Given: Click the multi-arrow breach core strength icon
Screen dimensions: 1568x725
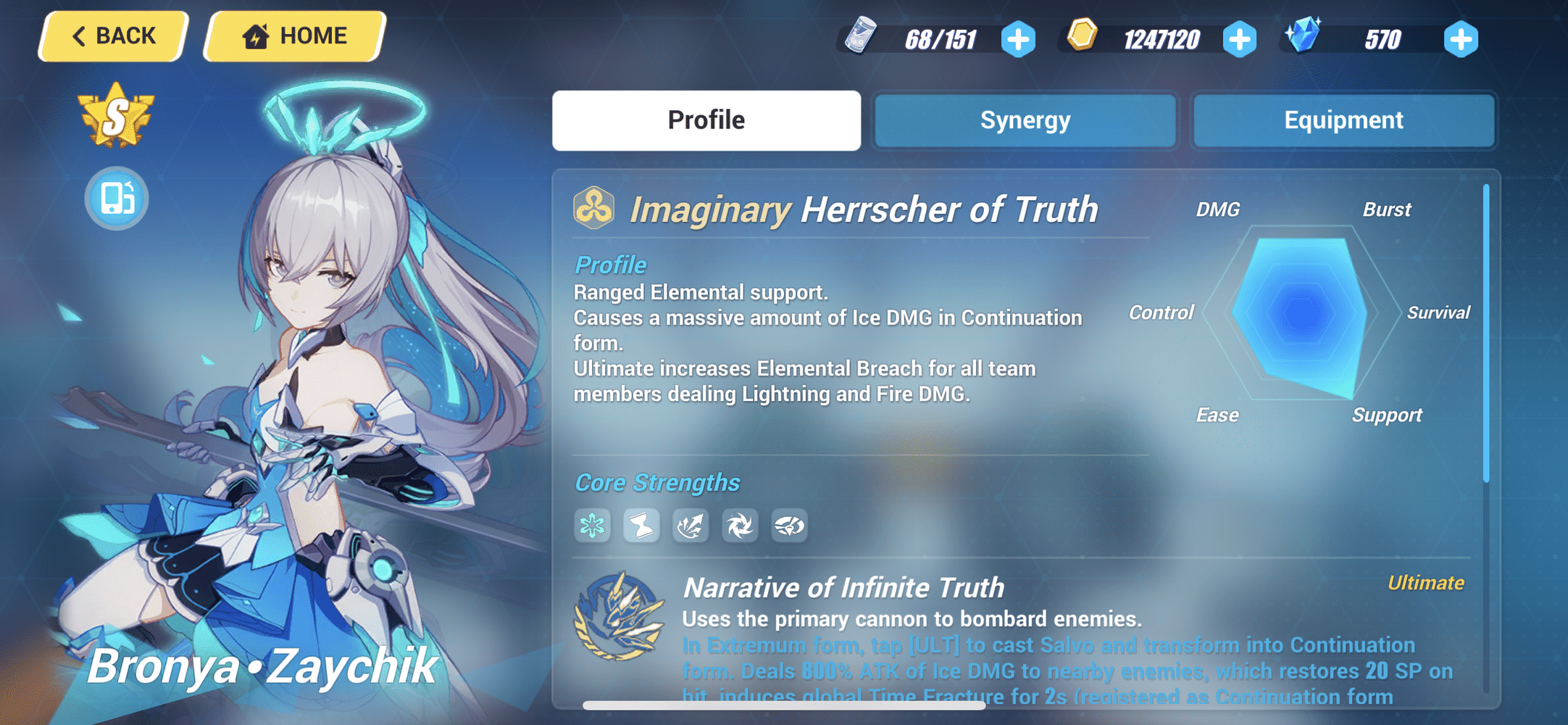Looking at the screenshot, I should 691,526.
